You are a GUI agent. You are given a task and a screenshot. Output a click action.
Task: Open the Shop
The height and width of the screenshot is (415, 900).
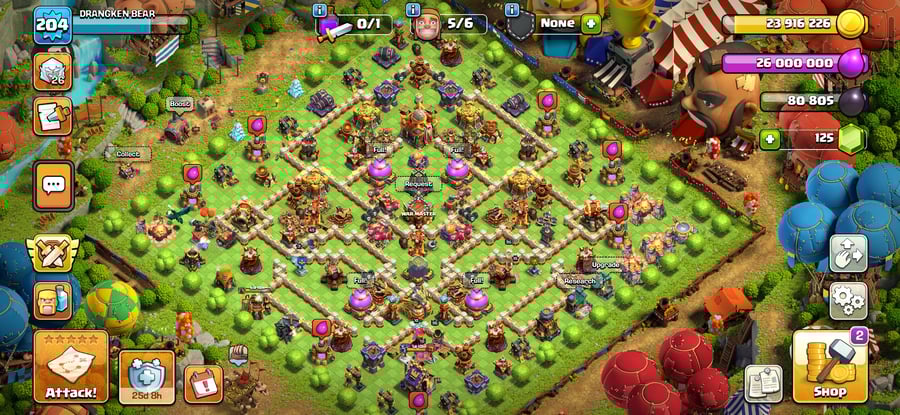(829, 367)
